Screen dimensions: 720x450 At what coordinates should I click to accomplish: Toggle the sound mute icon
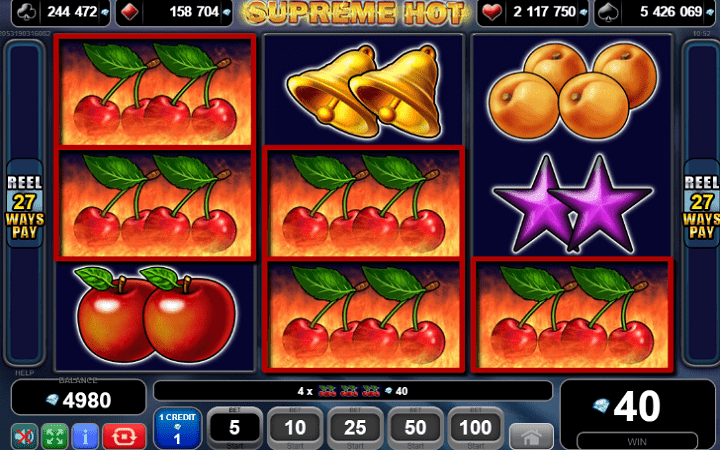coord(24,437)
